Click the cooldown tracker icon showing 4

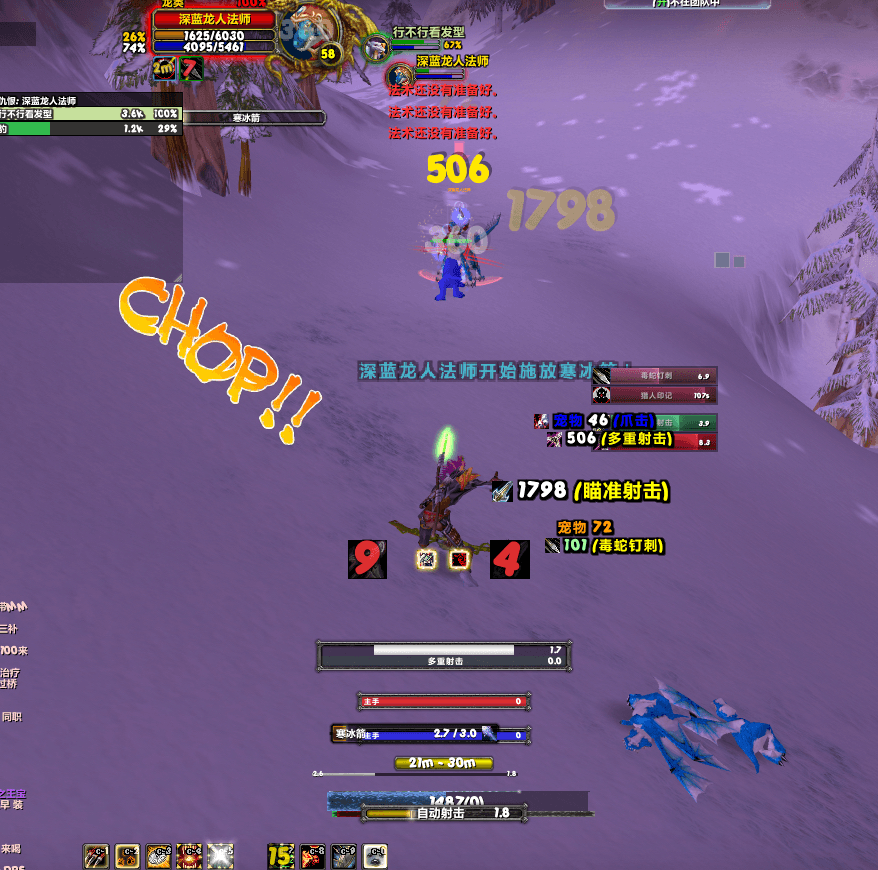point(509,559)
